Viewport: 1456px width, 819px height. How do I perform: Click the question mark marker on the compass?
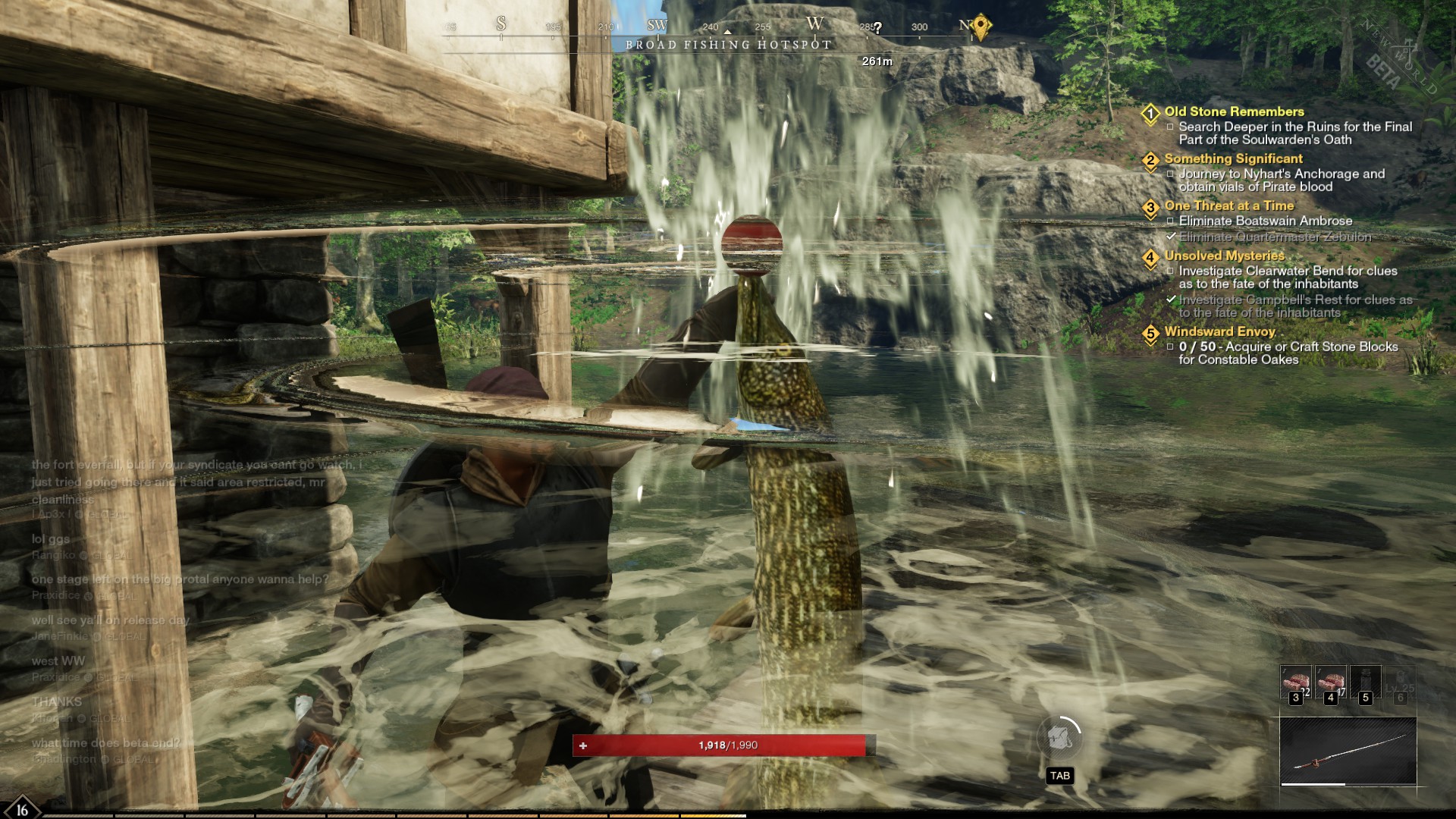point(877,28)
